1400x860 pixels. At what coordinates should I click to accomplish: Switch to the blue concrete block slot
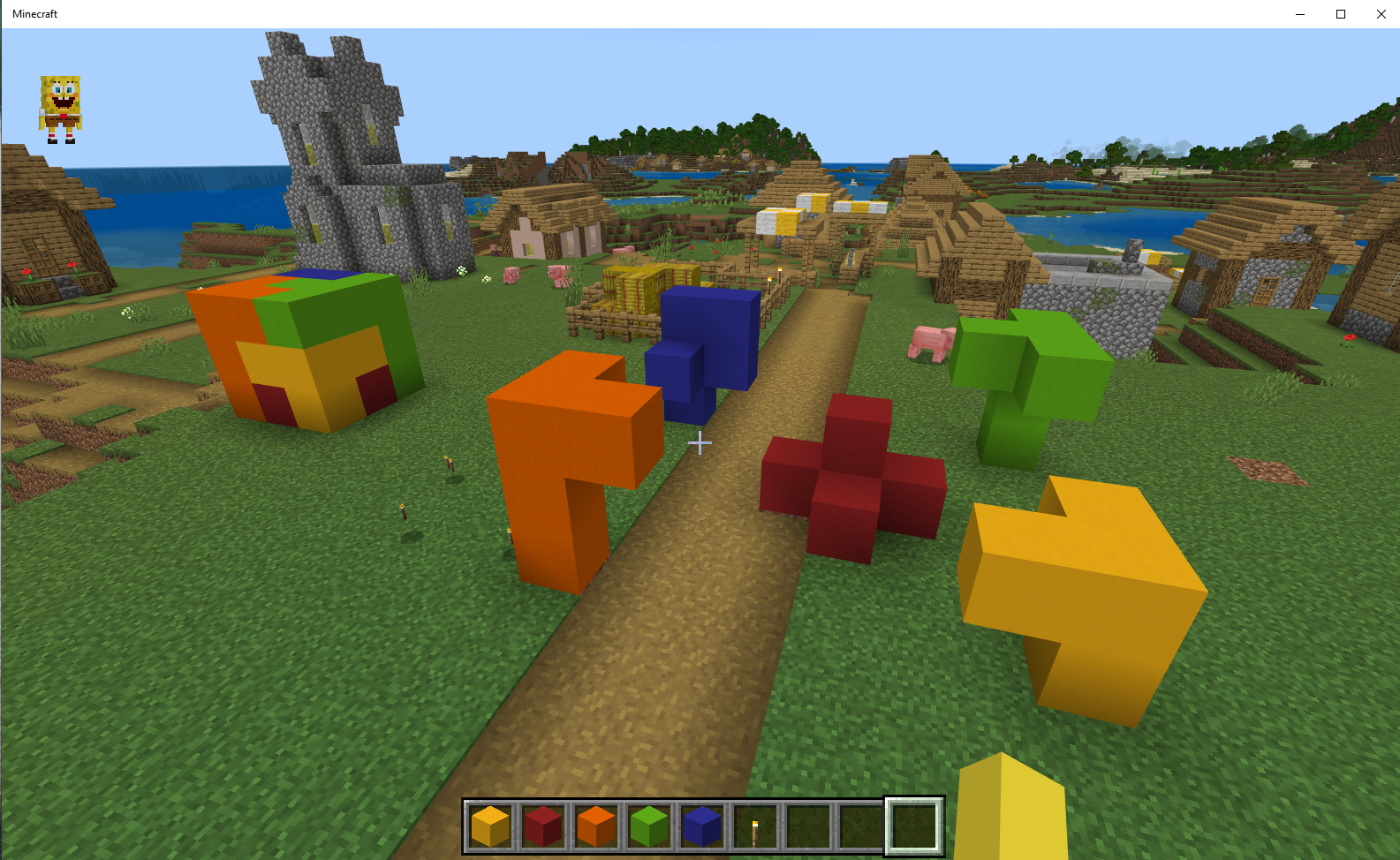pyautogui.click(x=702, y=826)
